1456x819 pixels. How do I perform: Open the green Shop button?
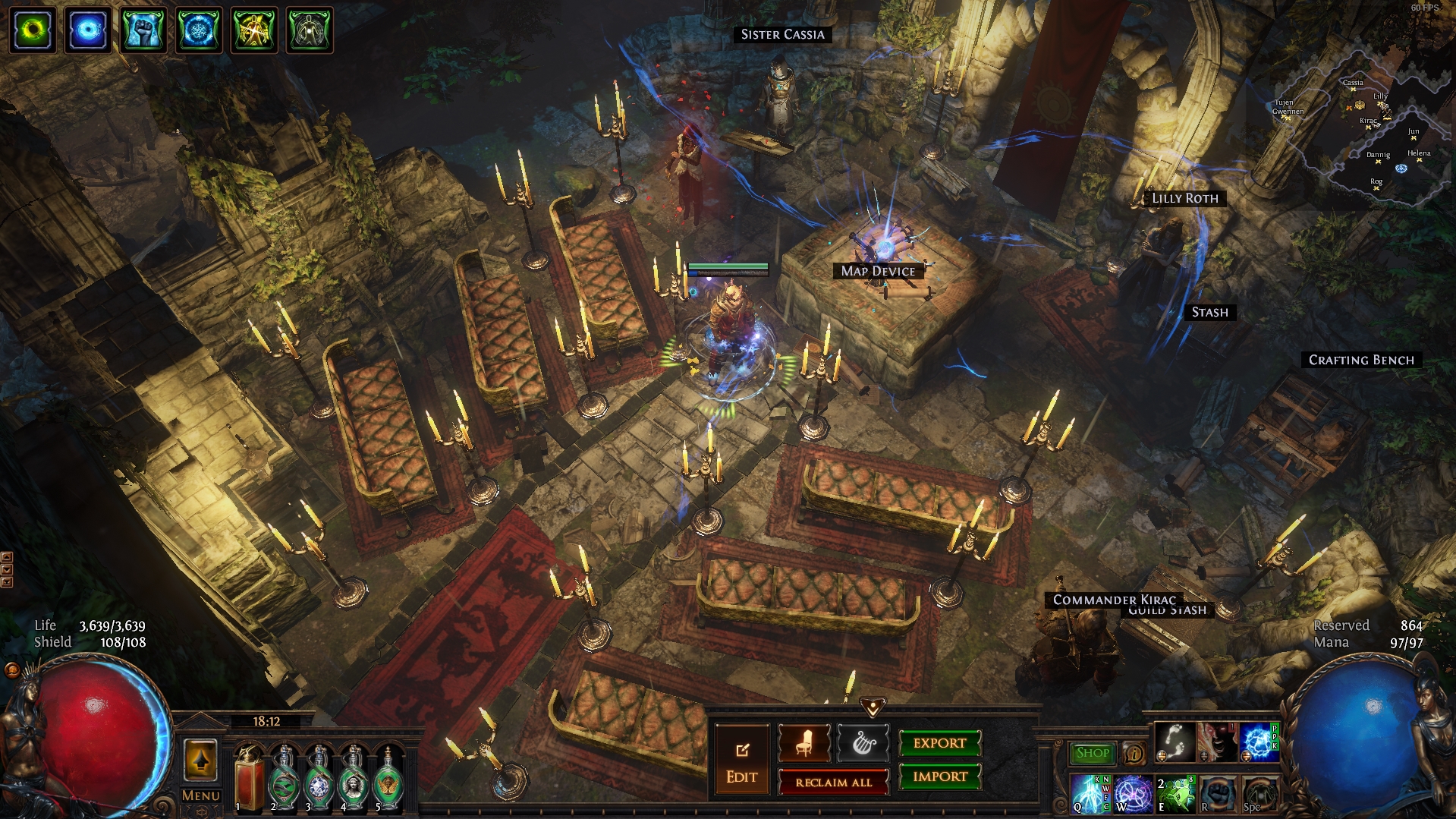(x=1092, y=753)
